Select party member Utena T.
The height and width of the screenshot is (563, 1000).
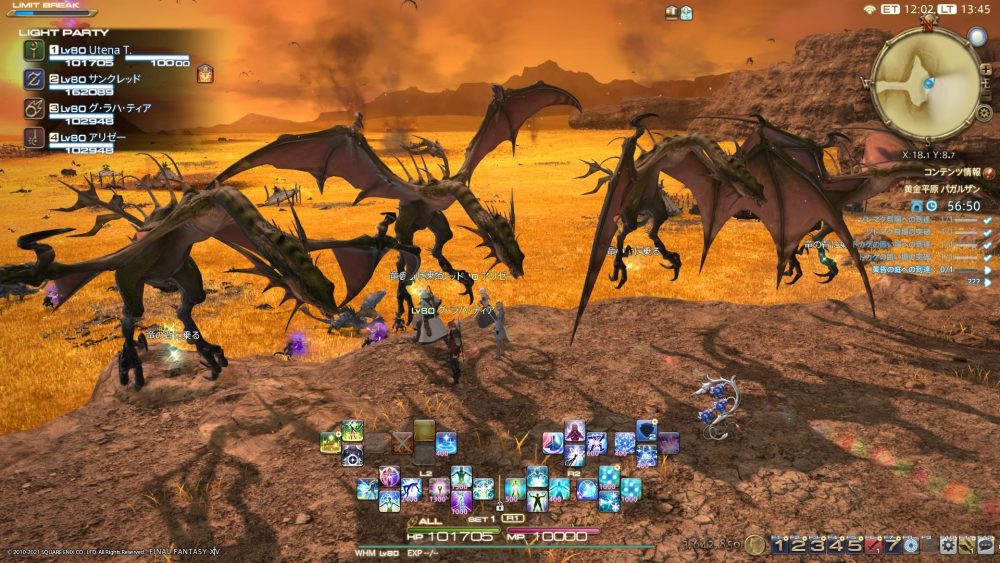(x=100, y=48)
